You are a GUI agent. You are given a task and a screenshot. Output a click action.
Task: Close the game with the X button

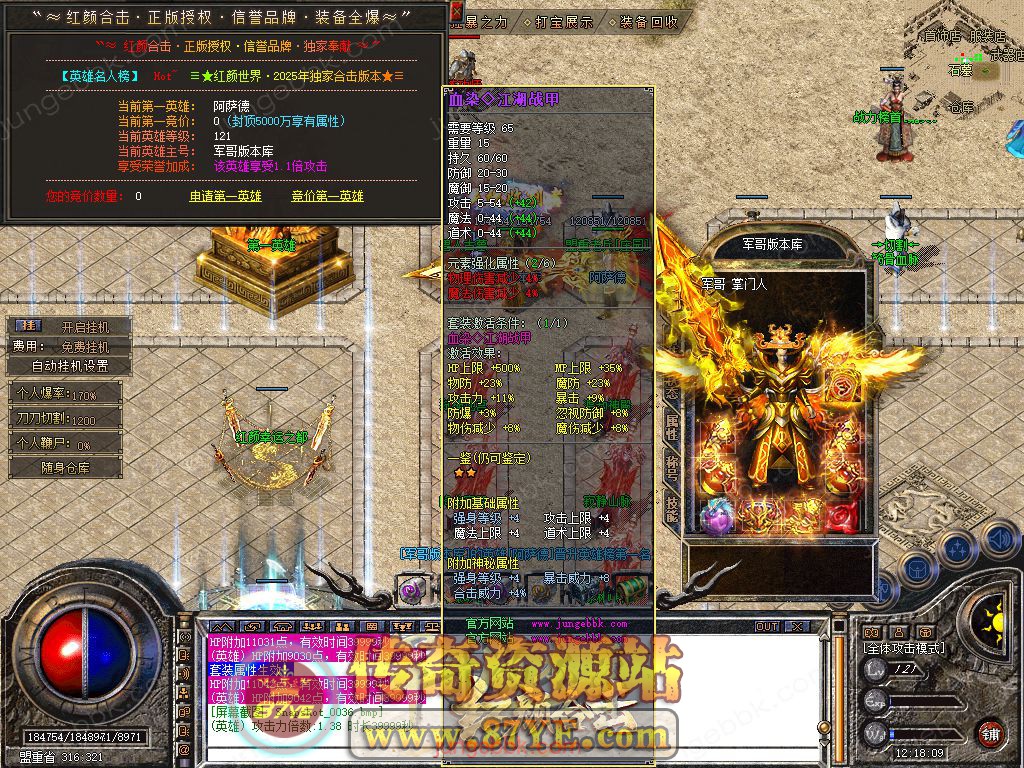(796, 627)
